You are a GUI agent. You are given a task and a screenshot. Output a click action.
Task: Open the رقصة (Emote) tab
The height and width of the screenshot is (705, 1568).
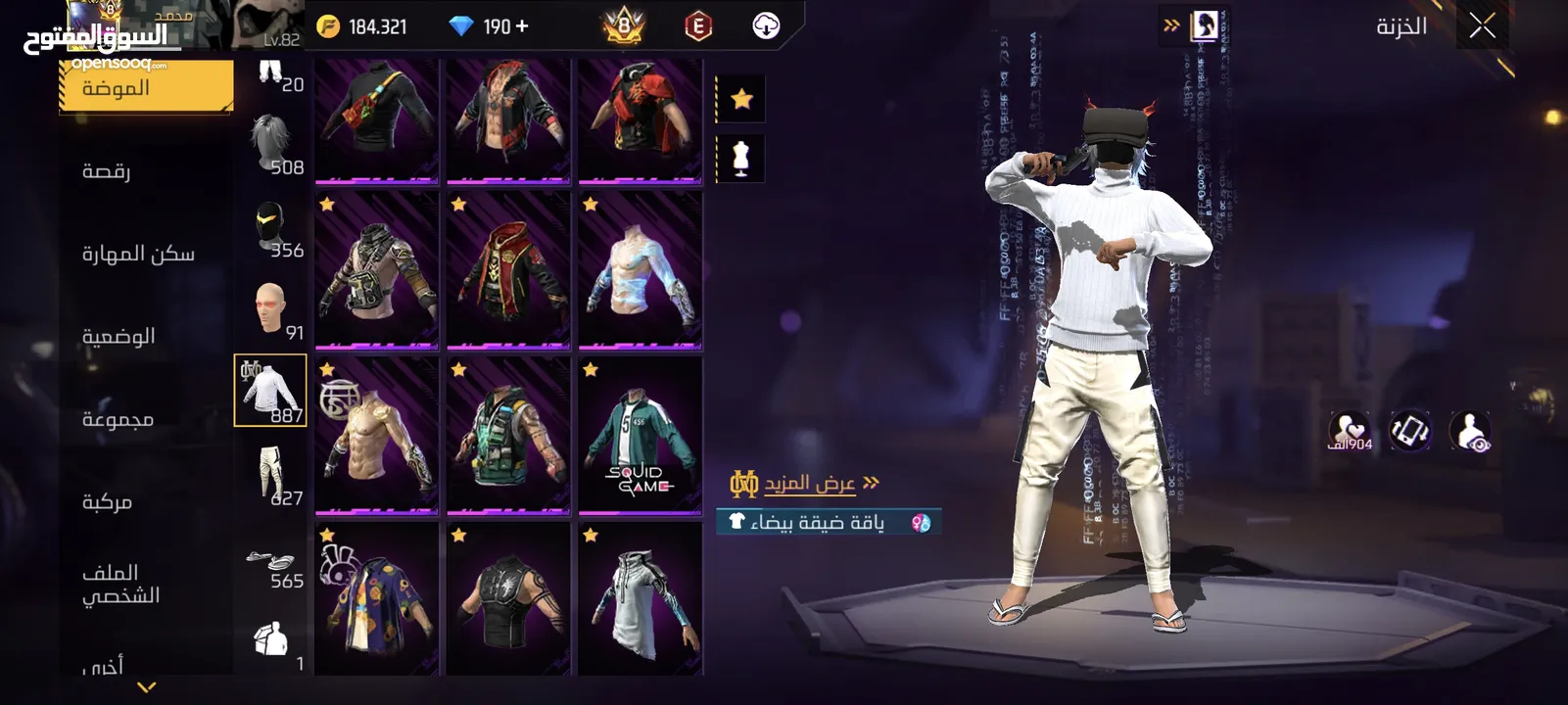tap(107, 171)
